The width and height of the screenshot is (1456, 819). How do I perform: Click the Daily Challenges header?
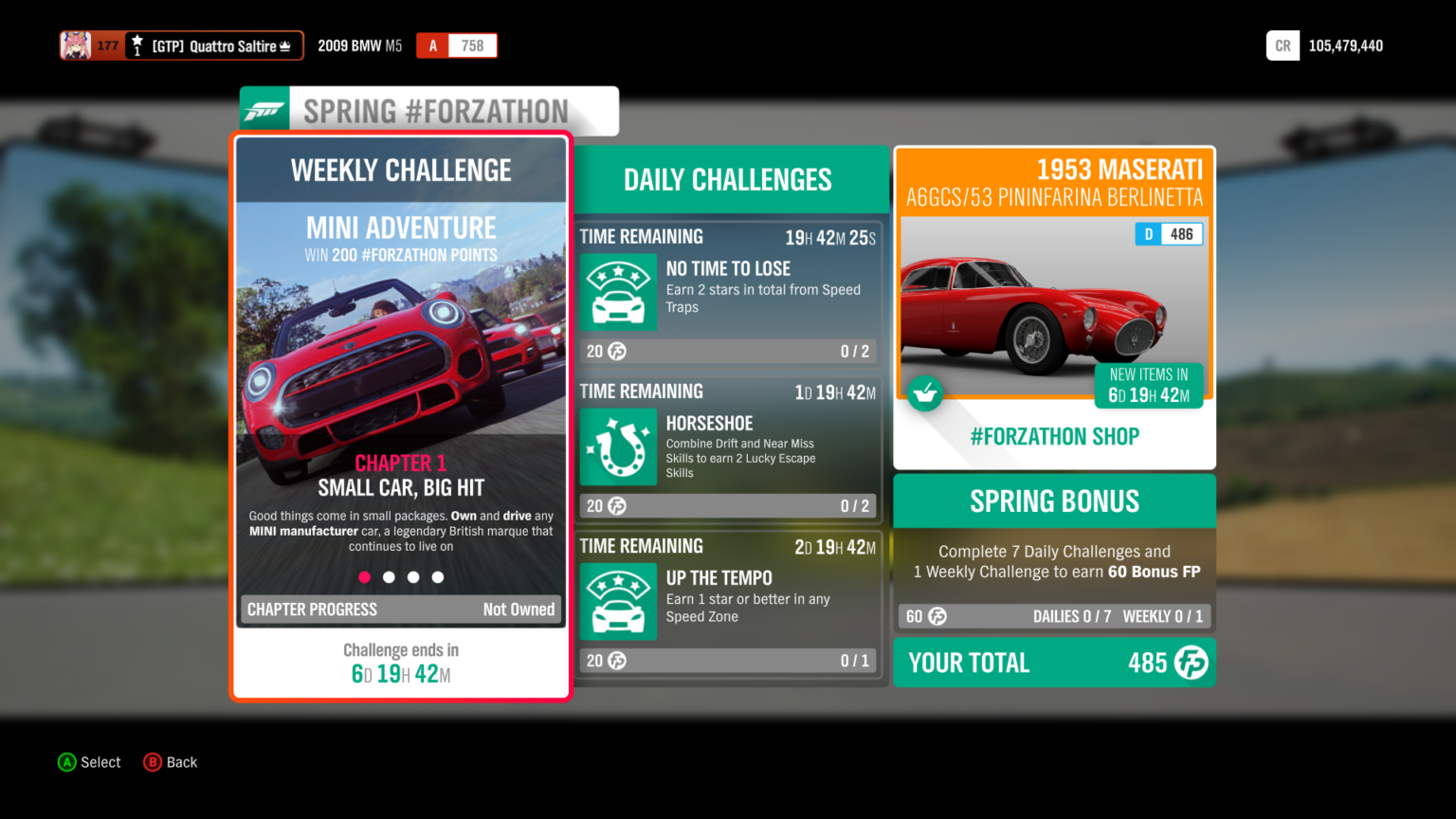[x=727, y=179]
